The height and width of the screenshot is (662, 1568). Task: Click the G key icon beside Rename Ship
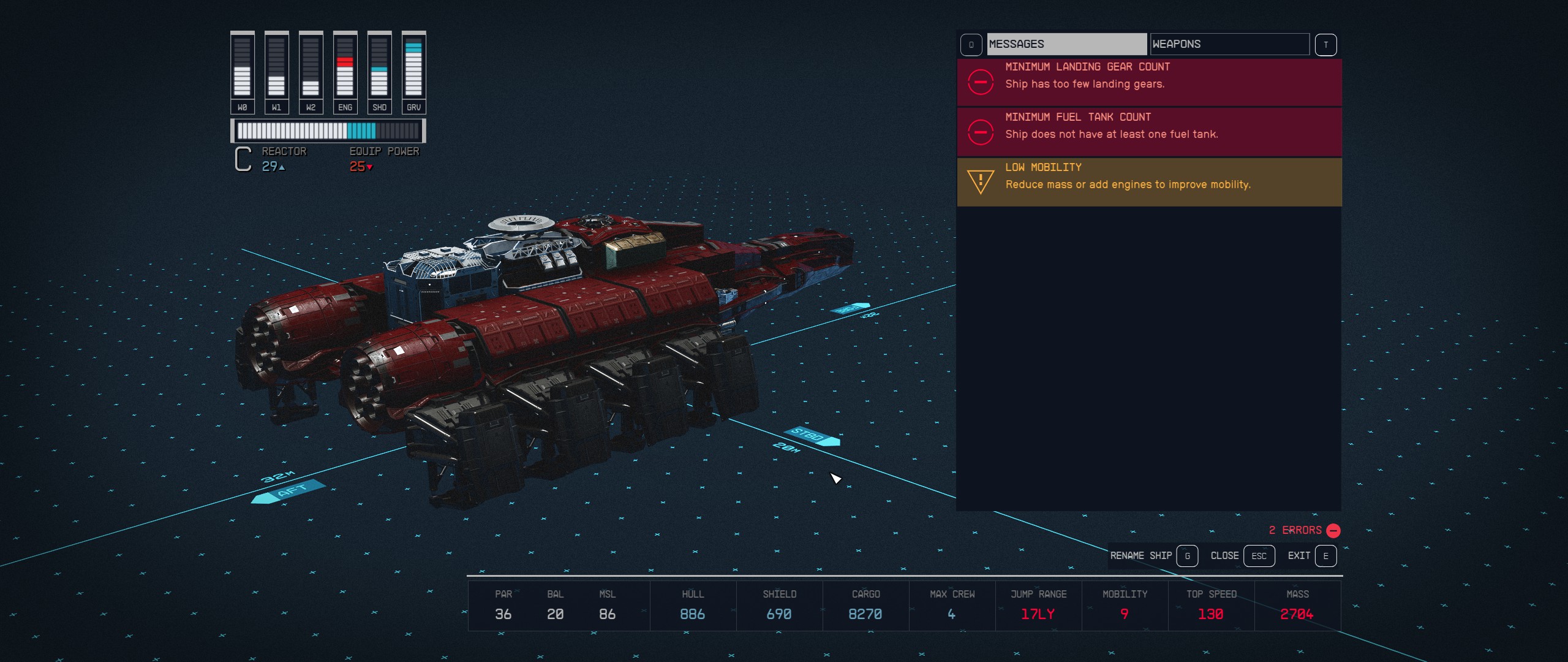point(1187,556)
